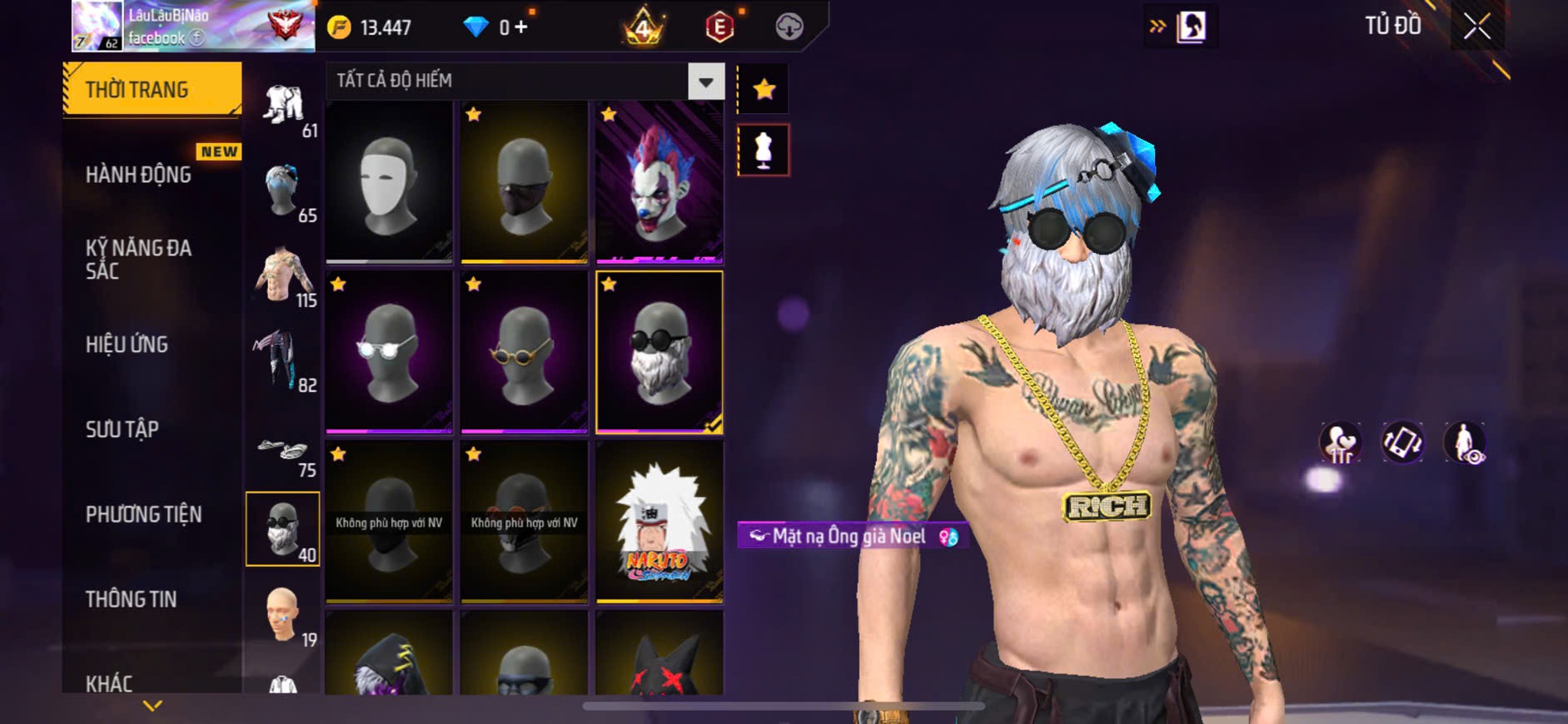Screen dimensions: 1568x724
Task: Open the Thông Tin tab
Action: [x=132, y=599]
